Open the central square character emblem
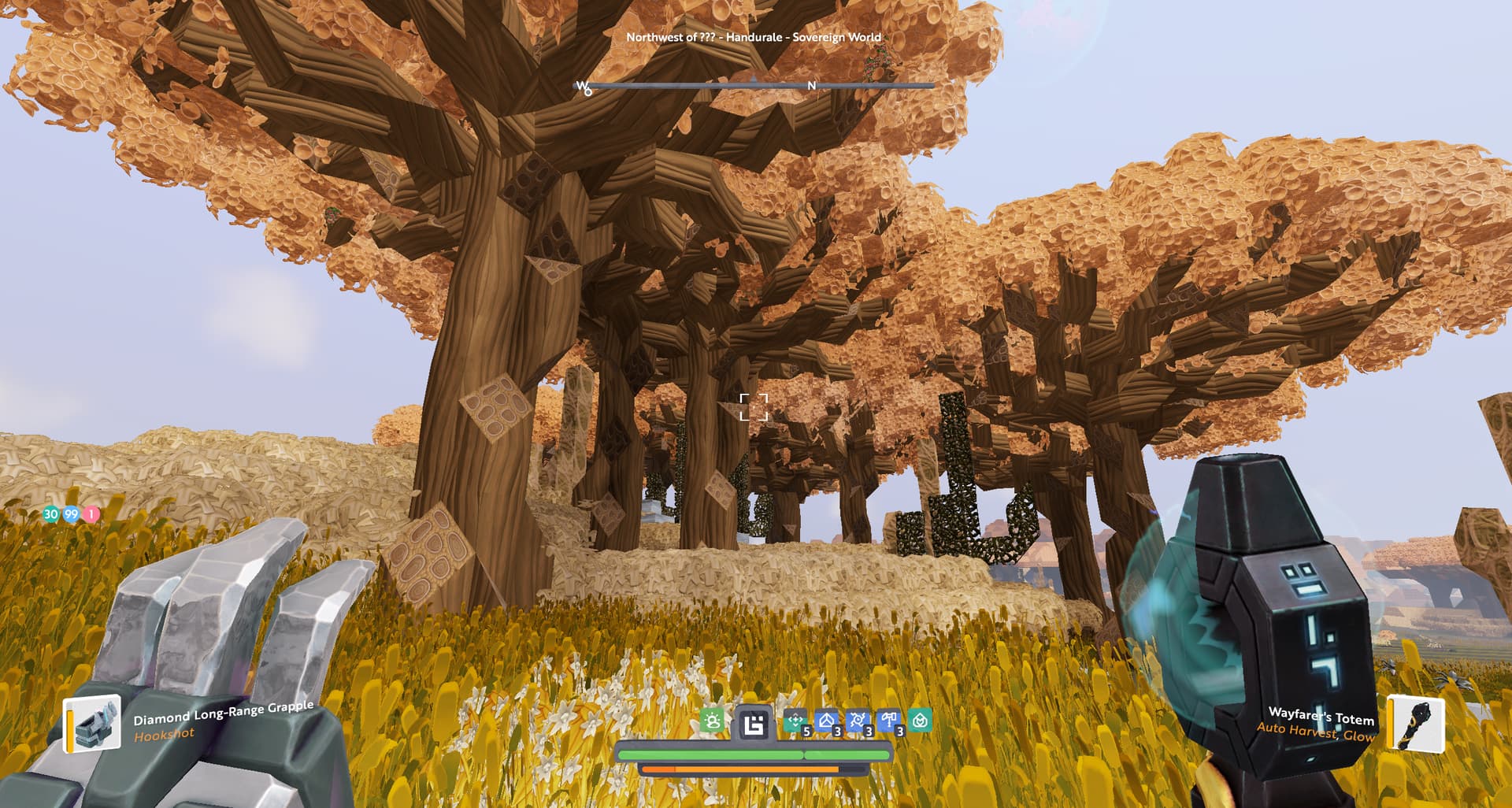This screenshot has height=808, width=1512. click(754, 723)
